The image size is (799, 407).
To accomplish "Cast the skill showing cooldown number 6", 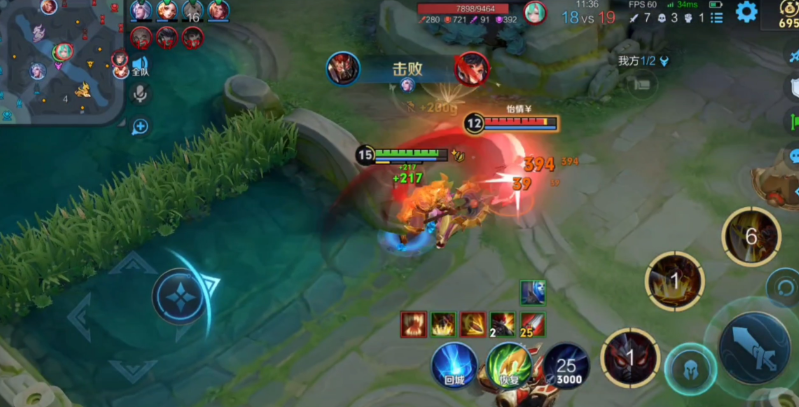I will (751, 236).
